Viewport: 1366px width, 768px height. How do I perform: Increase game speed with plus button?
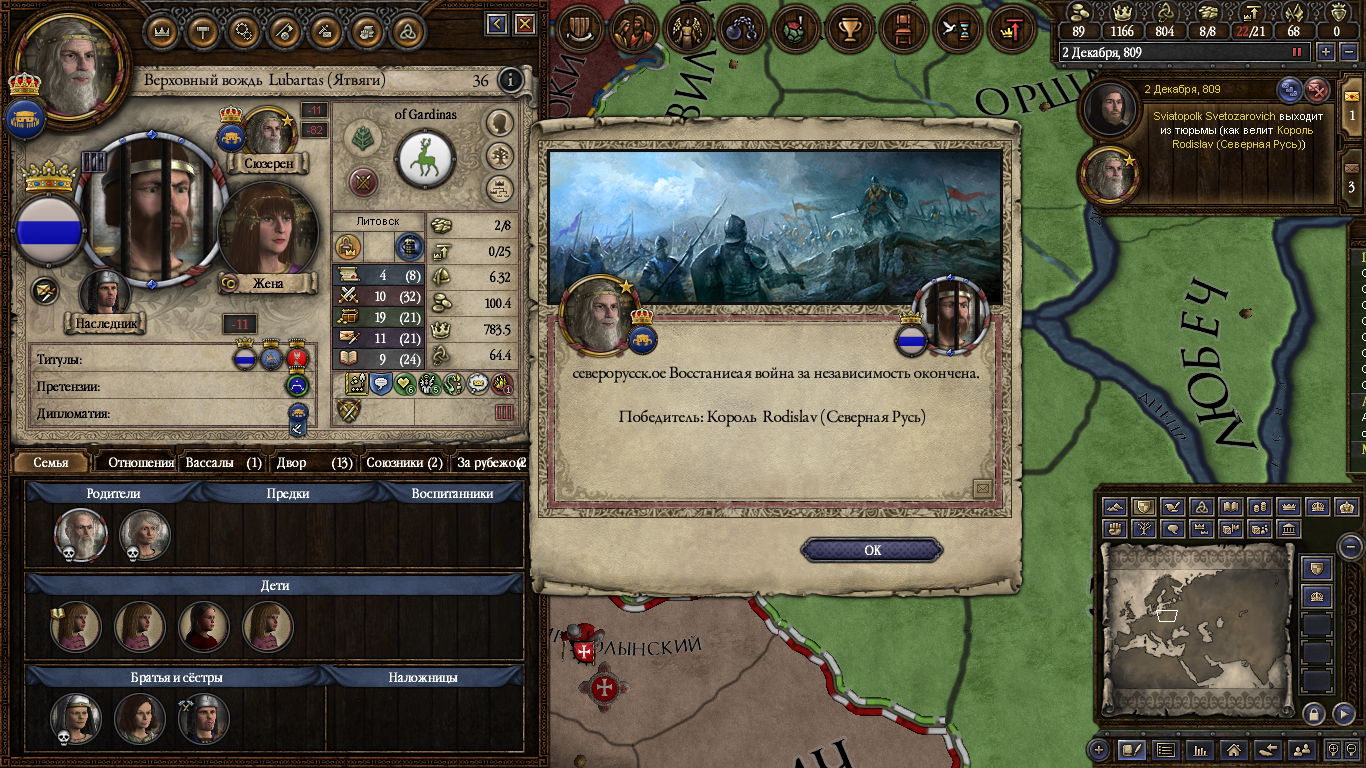pos(1326,52)
